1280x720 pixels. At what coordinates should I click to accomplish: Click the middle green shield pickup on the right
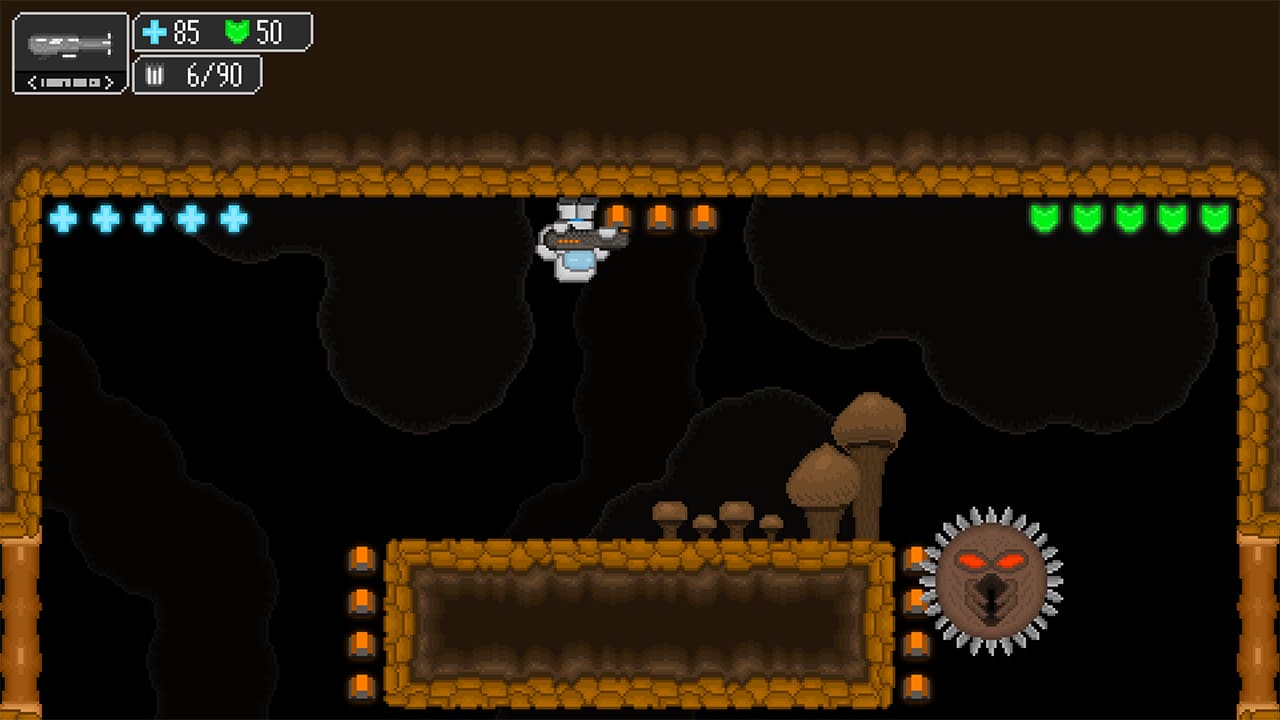click(1130, 219)
